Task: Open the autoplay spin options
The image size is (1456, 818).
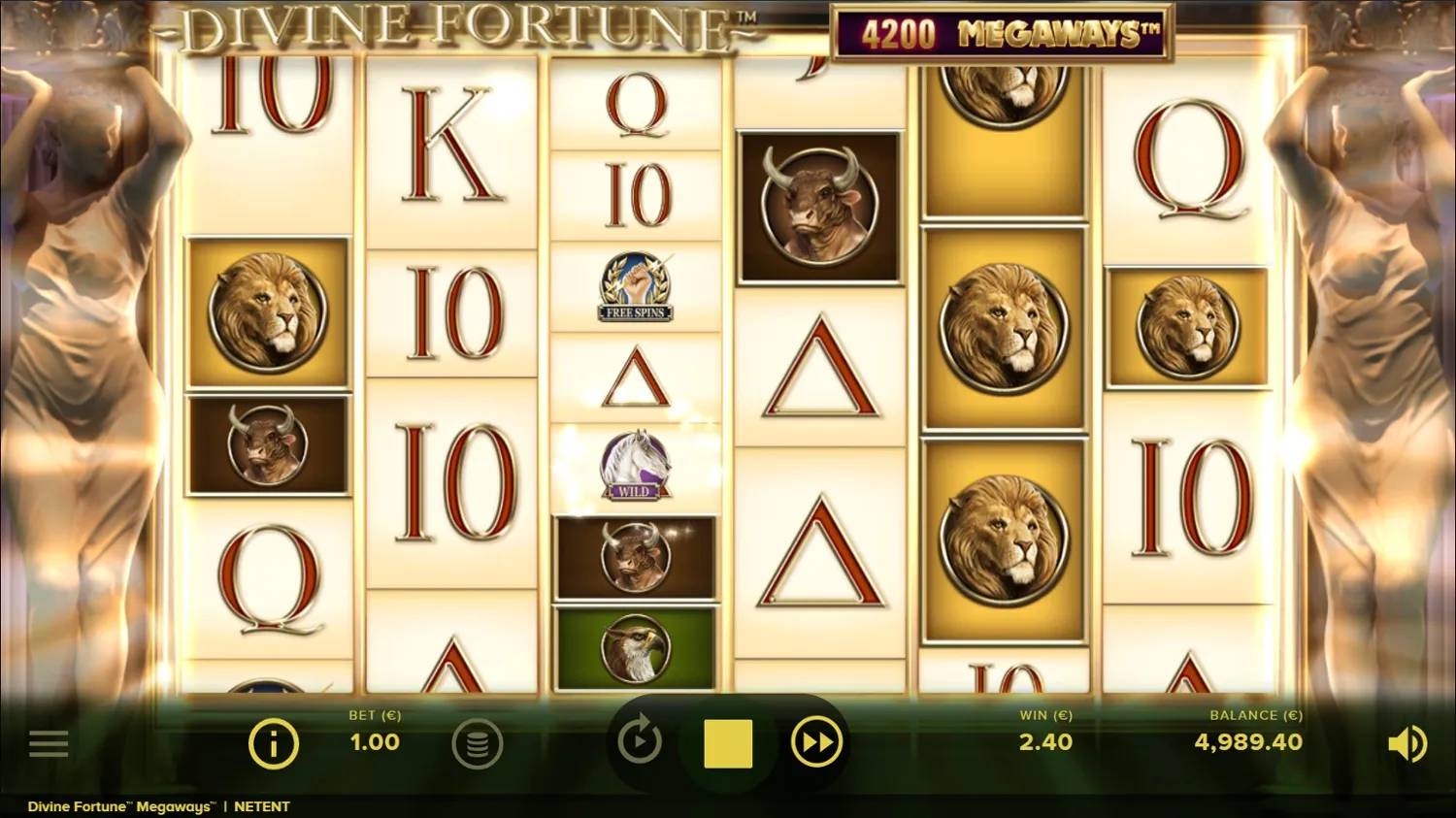Action: pyautogui.click(x=640, y=743)
